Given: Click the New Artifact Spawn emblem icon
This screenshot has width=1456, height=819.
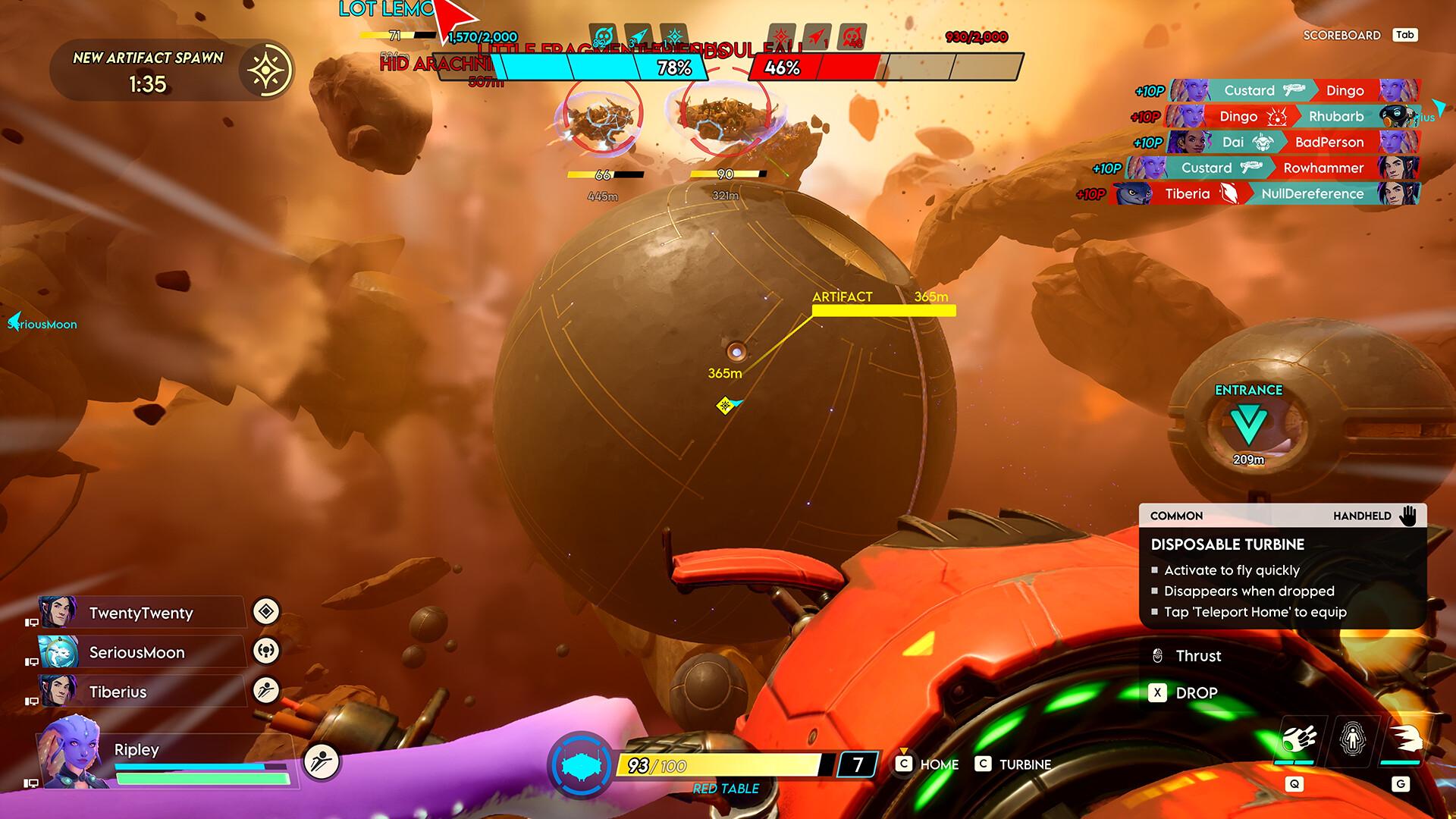Looking at the screenshot, I should click(x=265, y=70).
